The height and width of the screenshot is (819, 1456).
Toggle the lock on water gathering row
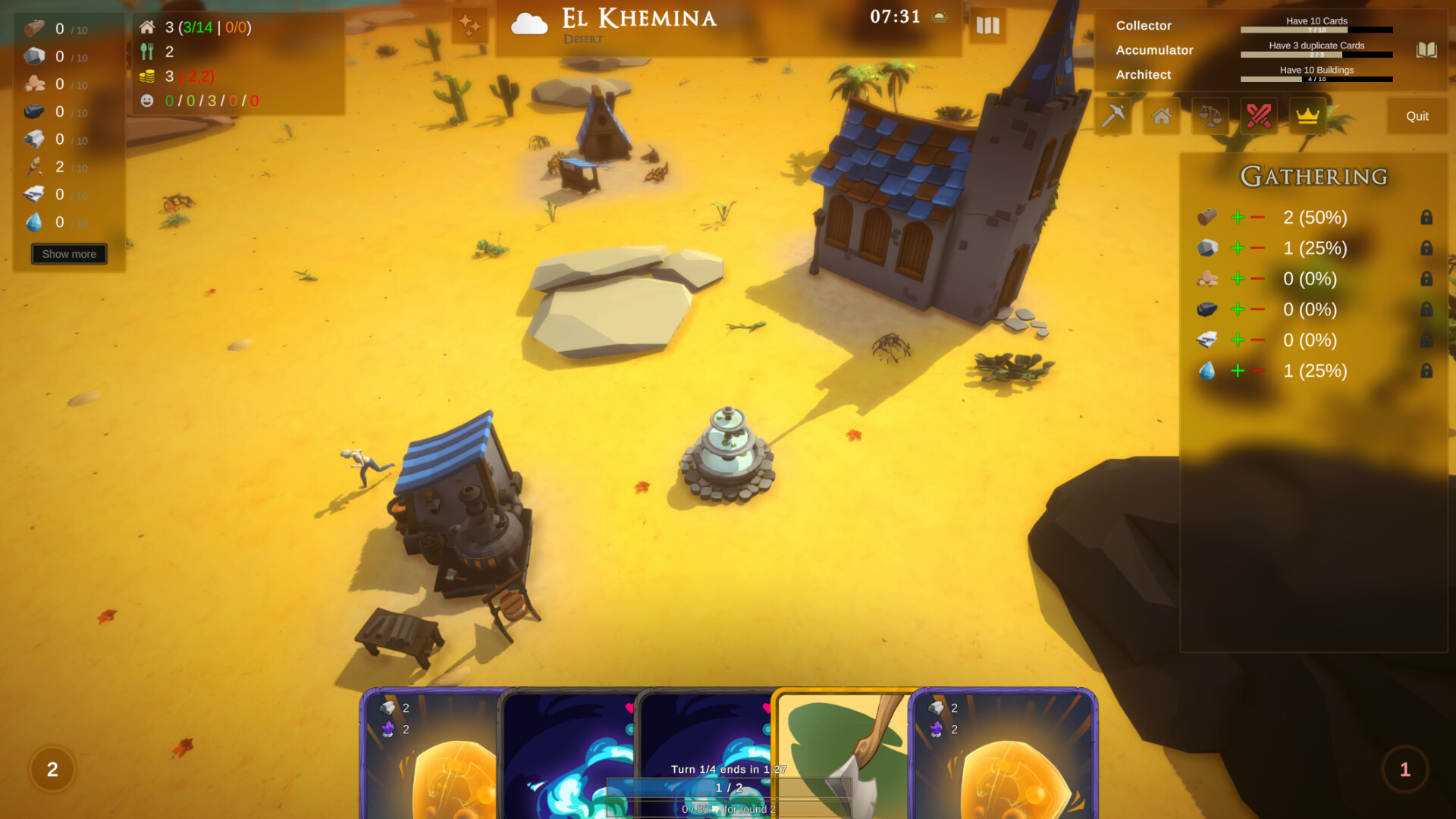(1426, 371)
